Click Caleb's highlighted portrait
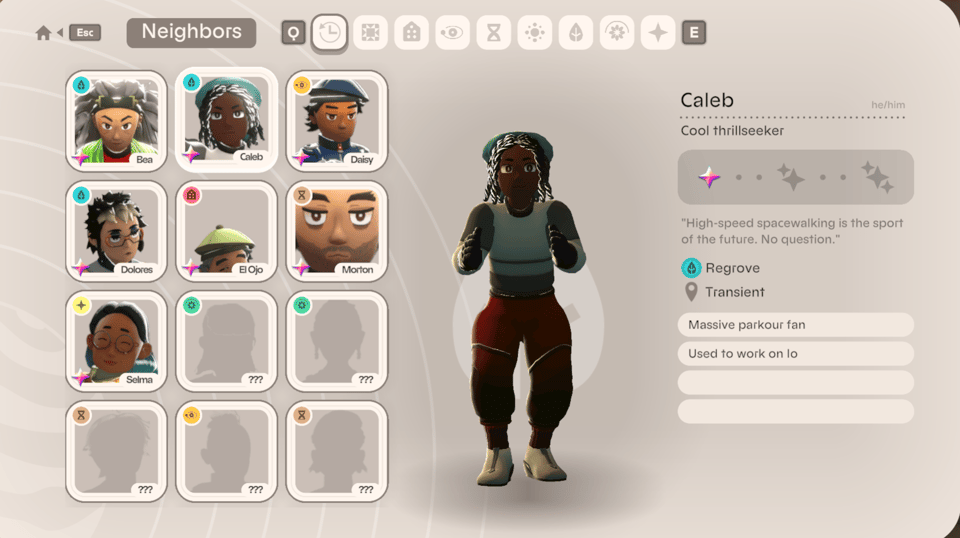 tap(226, 120)
